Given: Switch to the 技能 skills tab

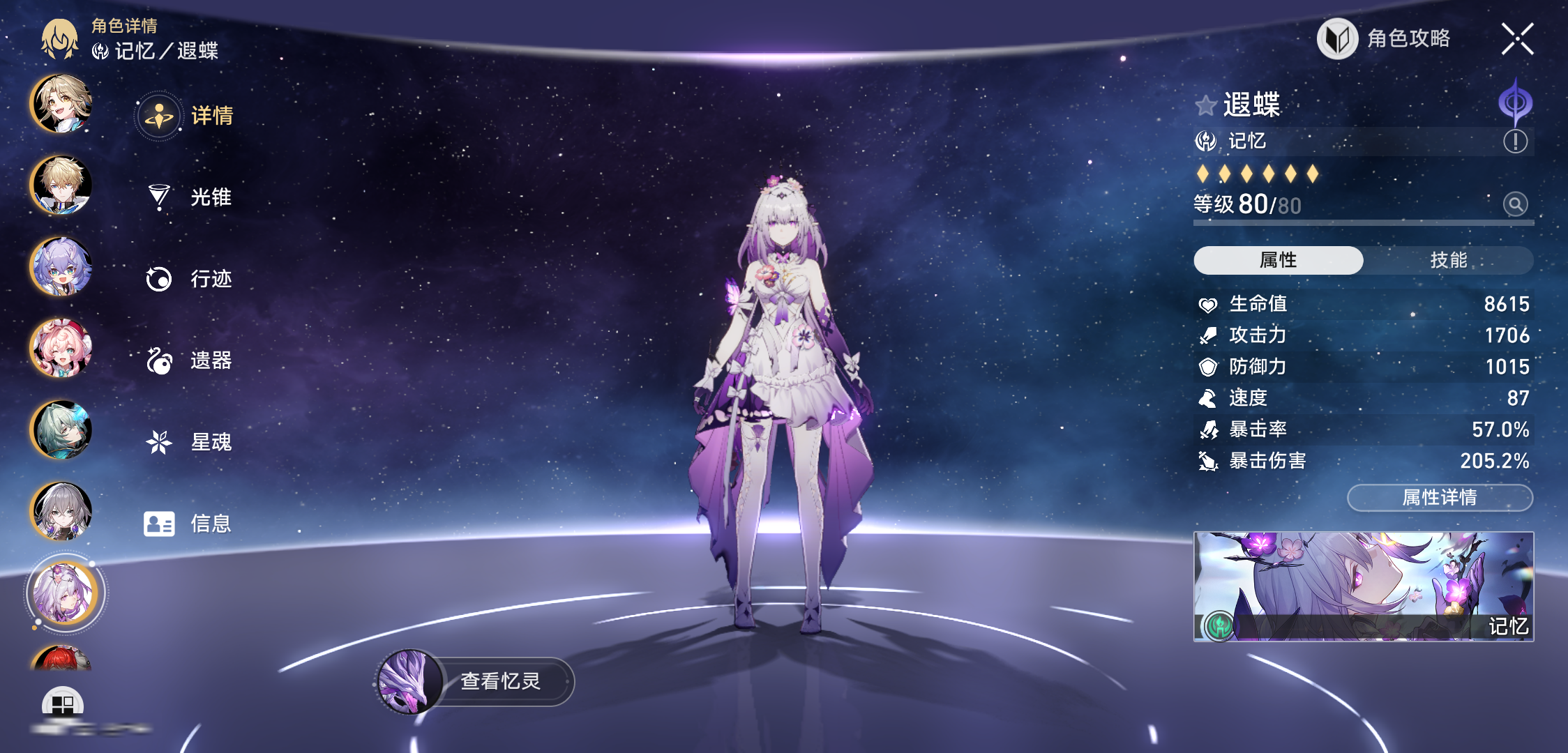Looking at the screenshot, I should pos(1448,260).
